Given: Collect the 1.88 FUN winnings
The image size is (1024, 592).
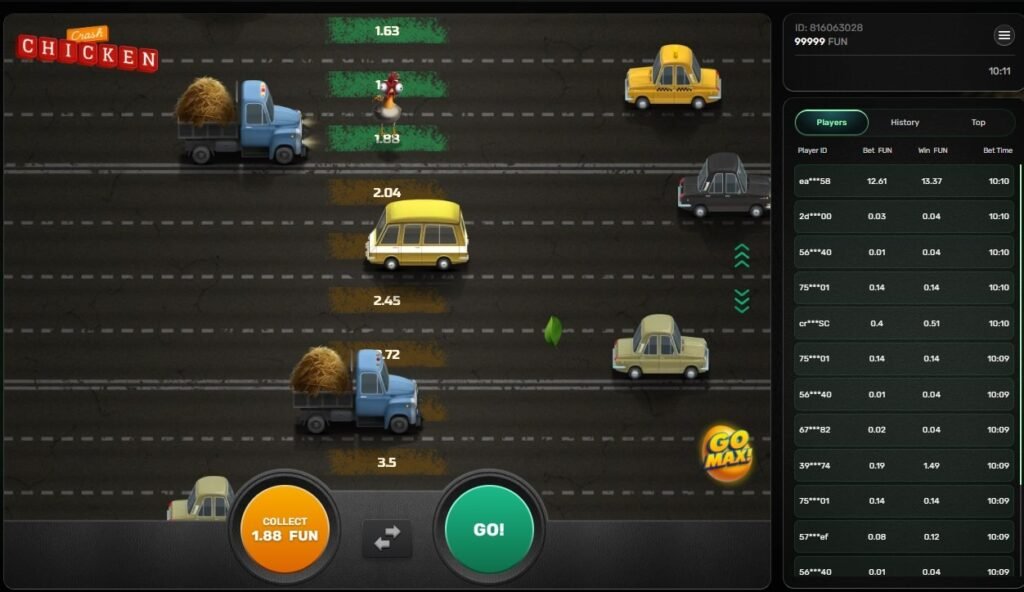Looking at the screenshot, I should [x=285, y=528].
